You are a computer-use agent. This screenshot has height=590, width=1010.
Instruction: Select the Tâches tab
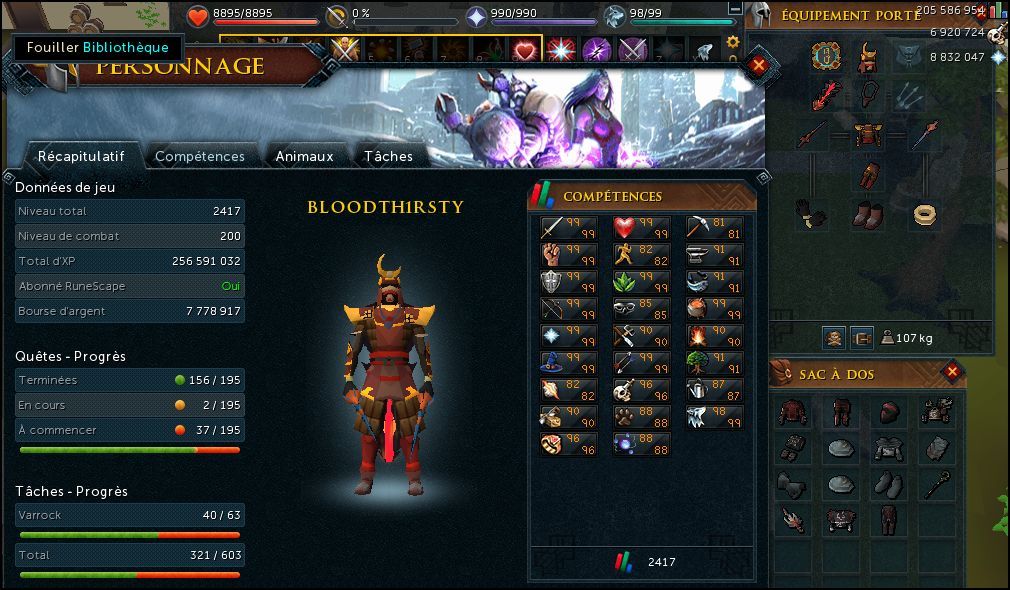tap(388, 156)
